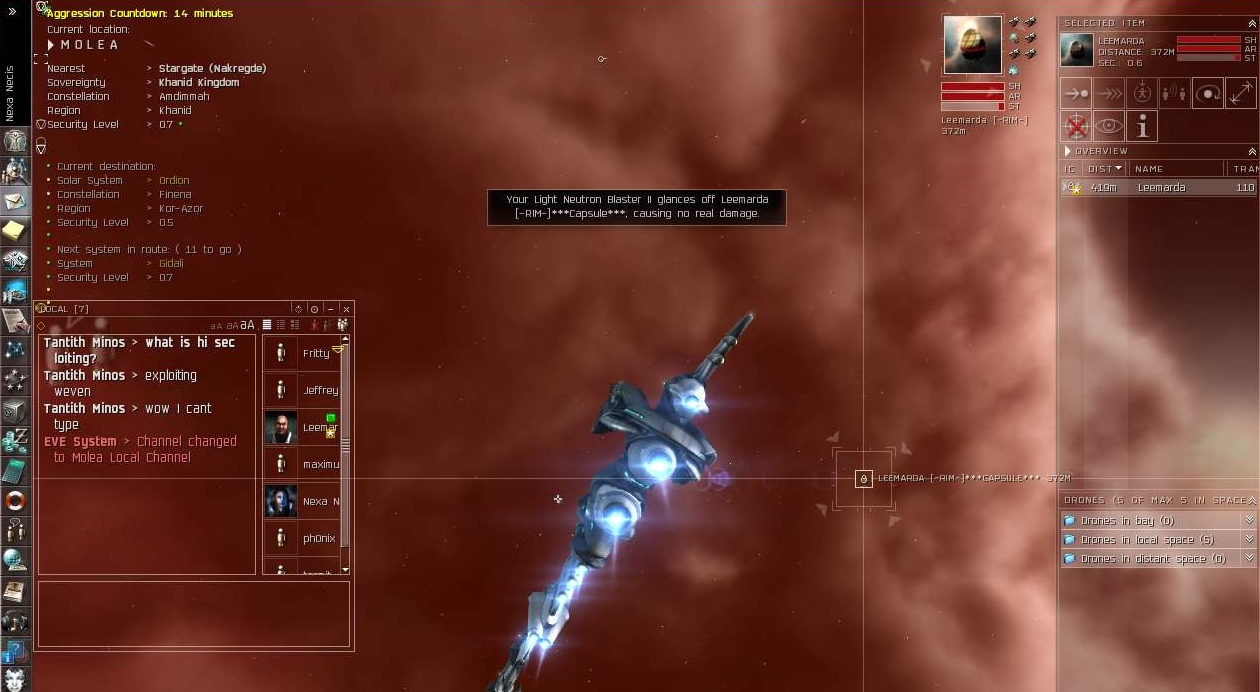Click the chat message input box
1260x692 pixels.
(194, 614)
